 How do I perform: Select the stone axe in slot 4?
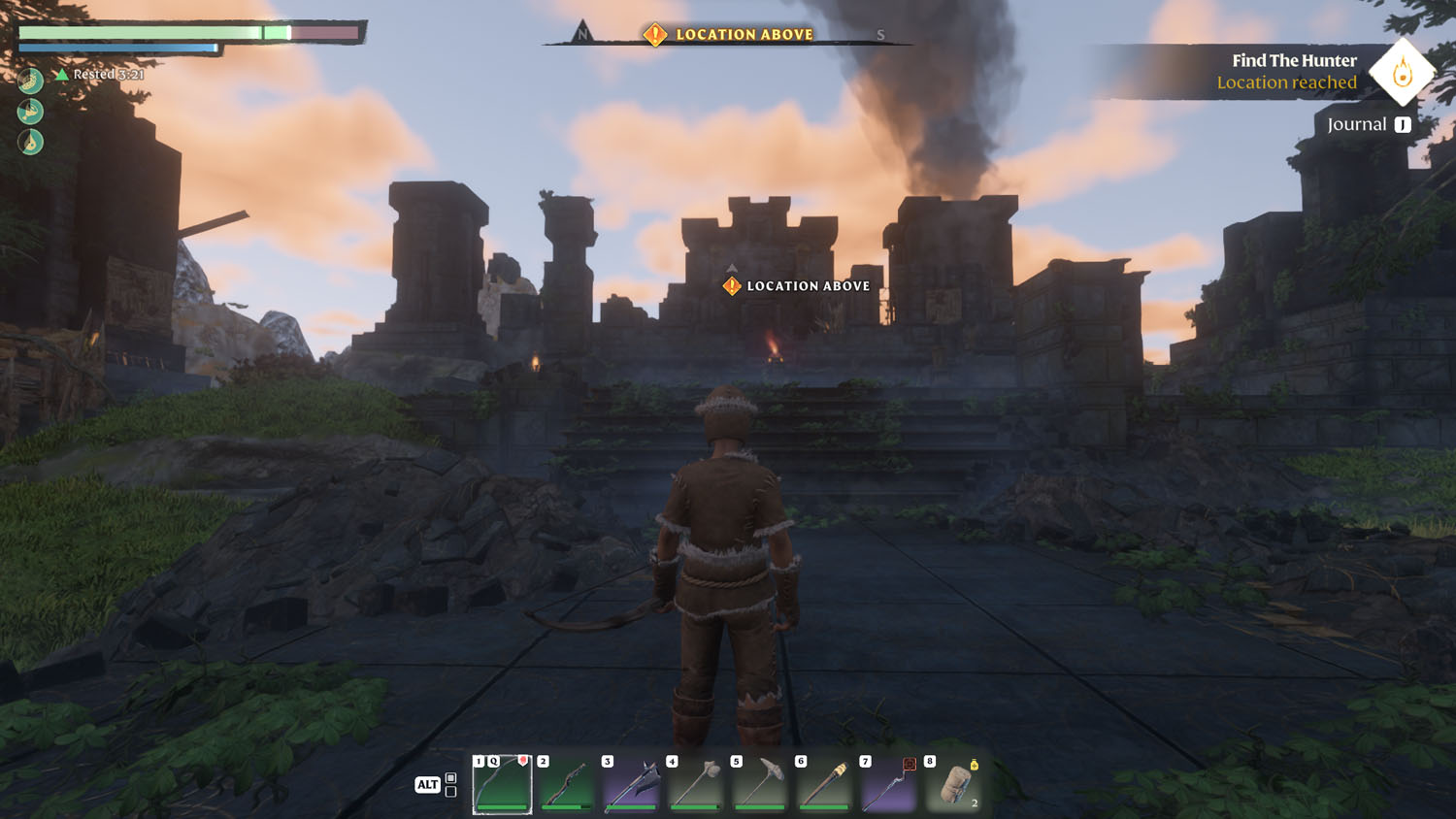click(x=696, y=784)
